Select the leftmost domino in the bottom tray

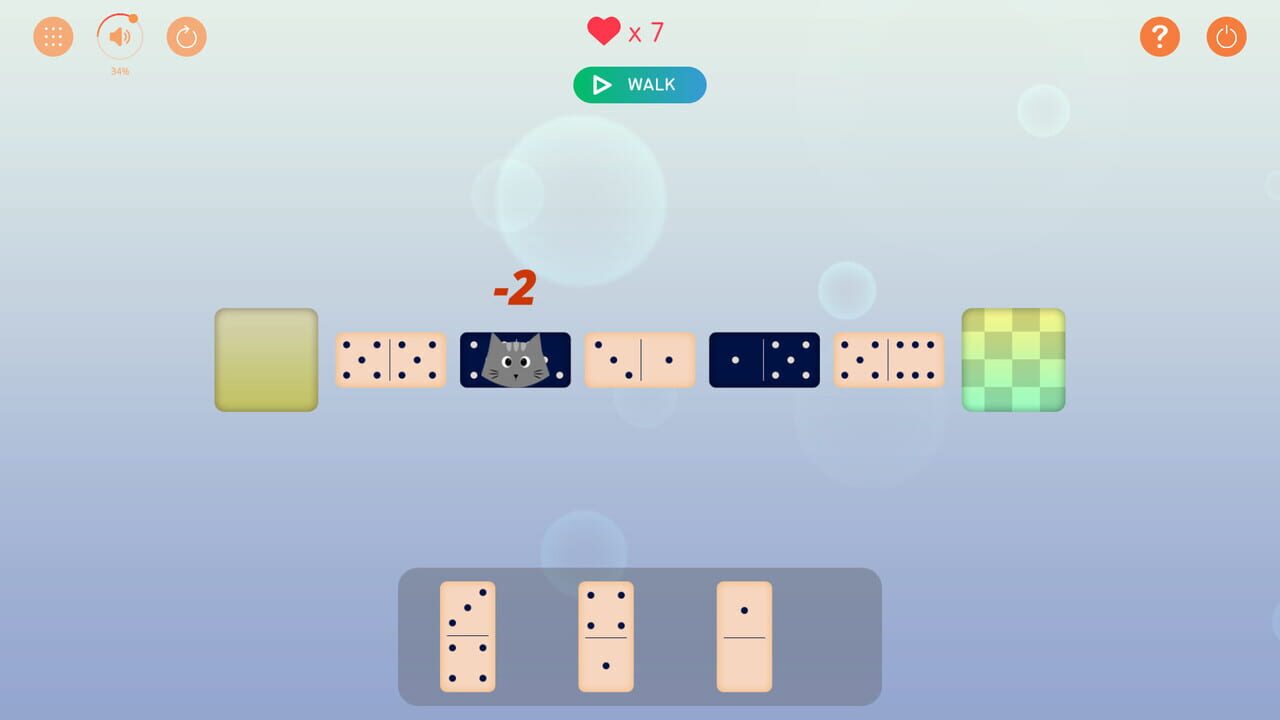pyautogui.click(x=466, y=636)
